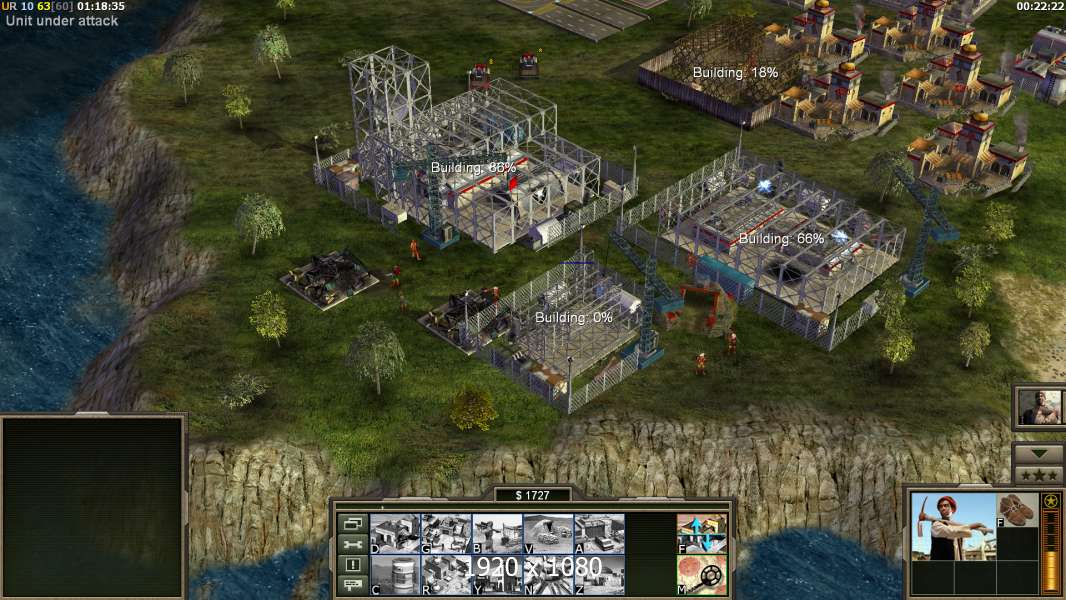Choose the build icon labeled G
1066x600 pixels.
click(446, 533)
